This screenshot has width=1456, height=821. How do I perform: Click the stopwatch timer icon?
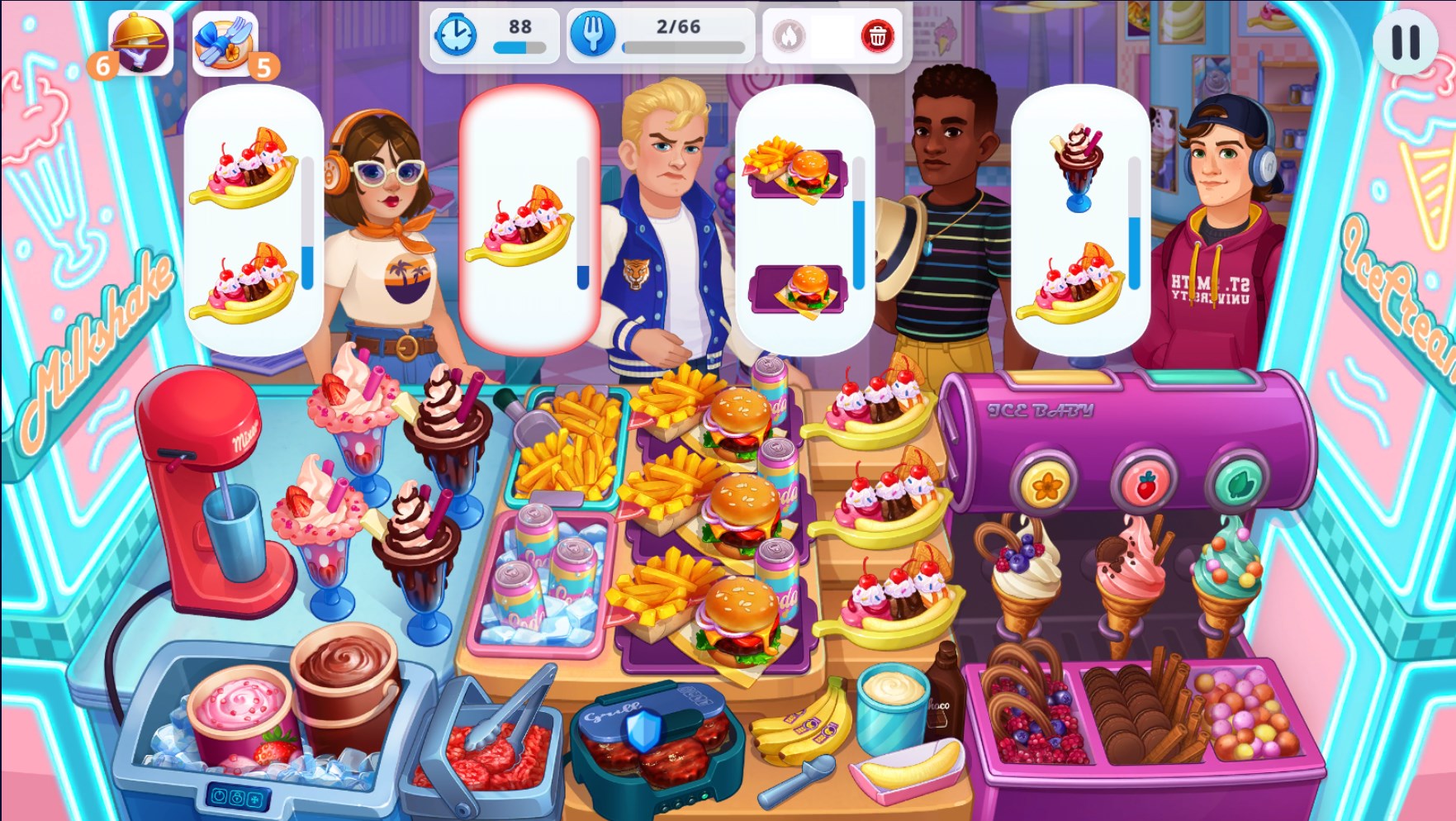(x=455, y=35)
